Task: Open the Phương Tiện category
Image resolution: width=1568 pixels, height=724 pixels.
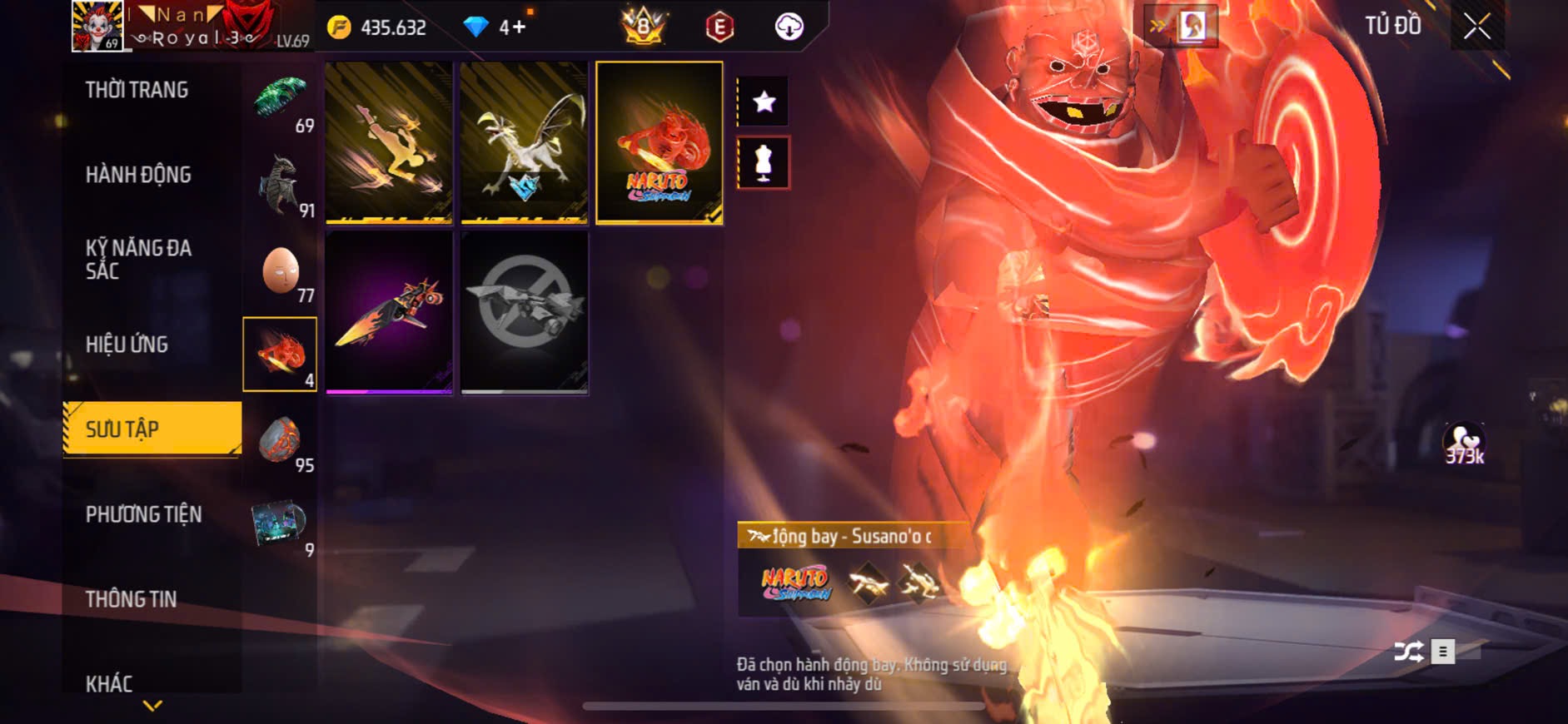Action: (143, 514)
